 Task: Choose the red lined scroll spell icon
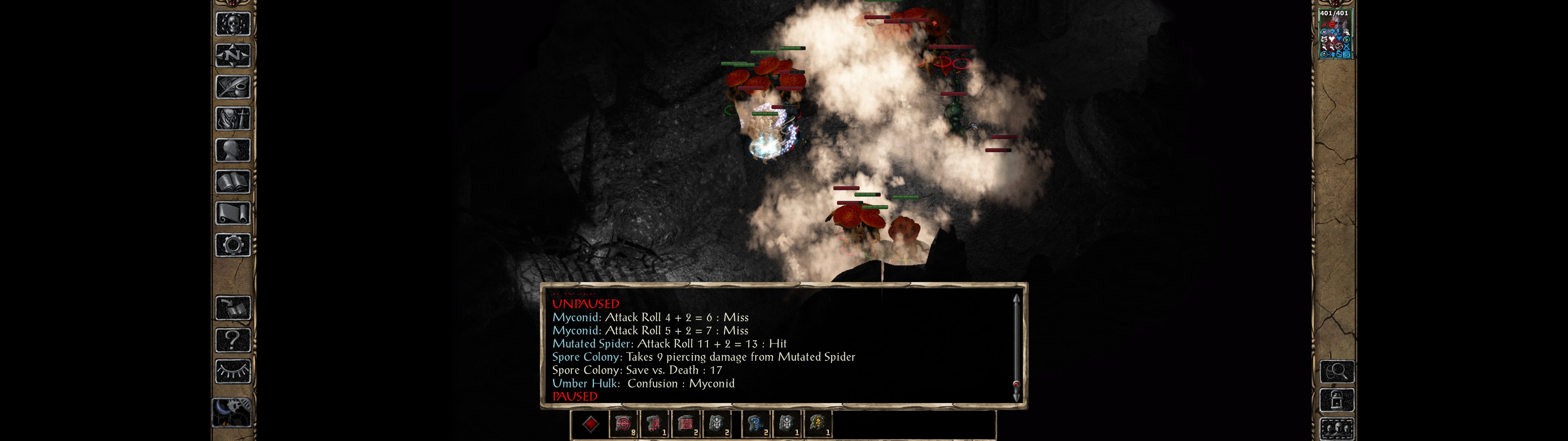(x=685, y=424)
